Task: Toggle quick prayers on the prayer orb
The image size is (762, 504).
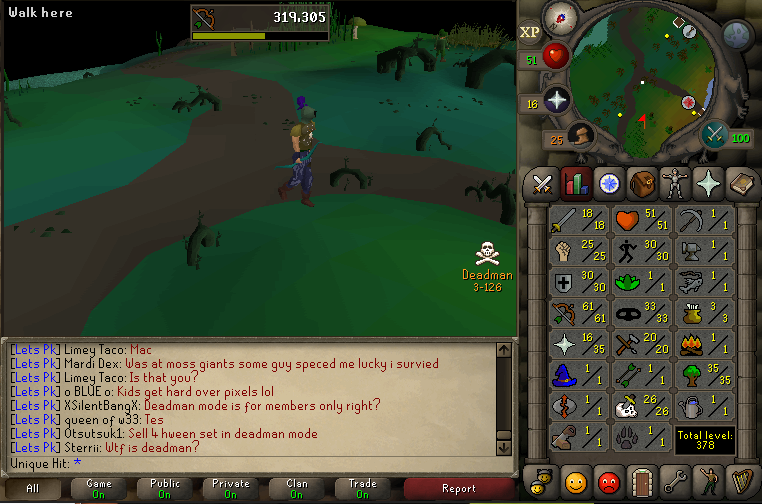Action: pyautogui.click(x=555, y=100)
